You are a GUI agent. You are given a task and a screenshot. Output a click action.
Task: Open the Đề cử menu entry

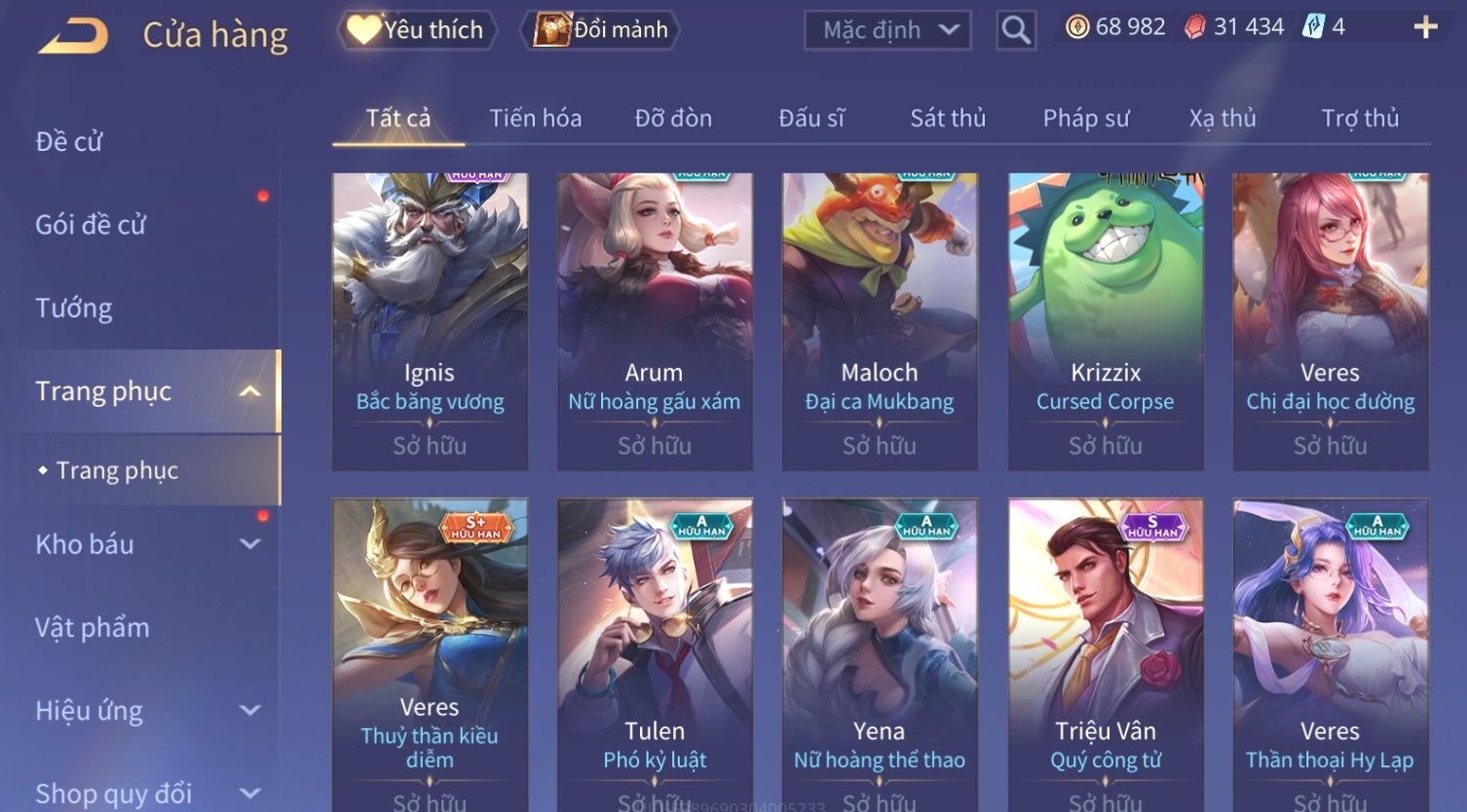69,141
